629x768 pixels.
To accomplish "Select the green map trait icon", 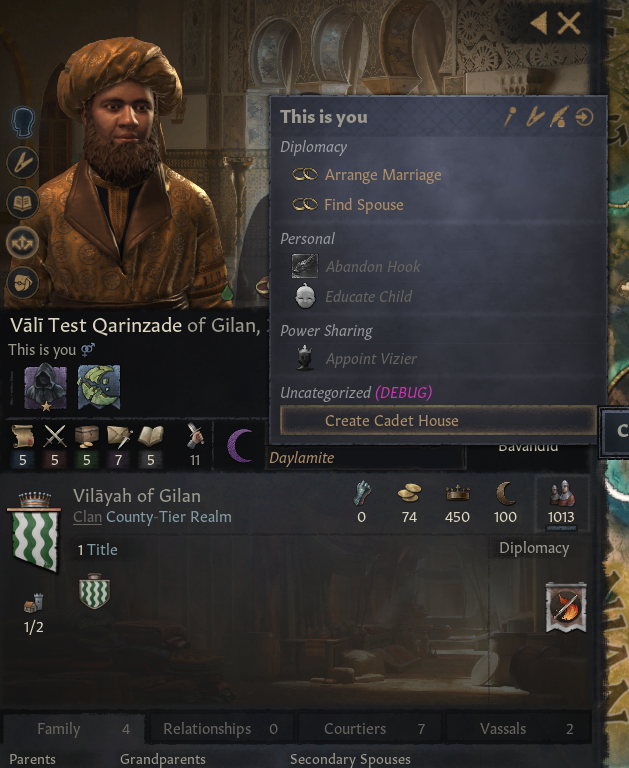I will (99, 385).
